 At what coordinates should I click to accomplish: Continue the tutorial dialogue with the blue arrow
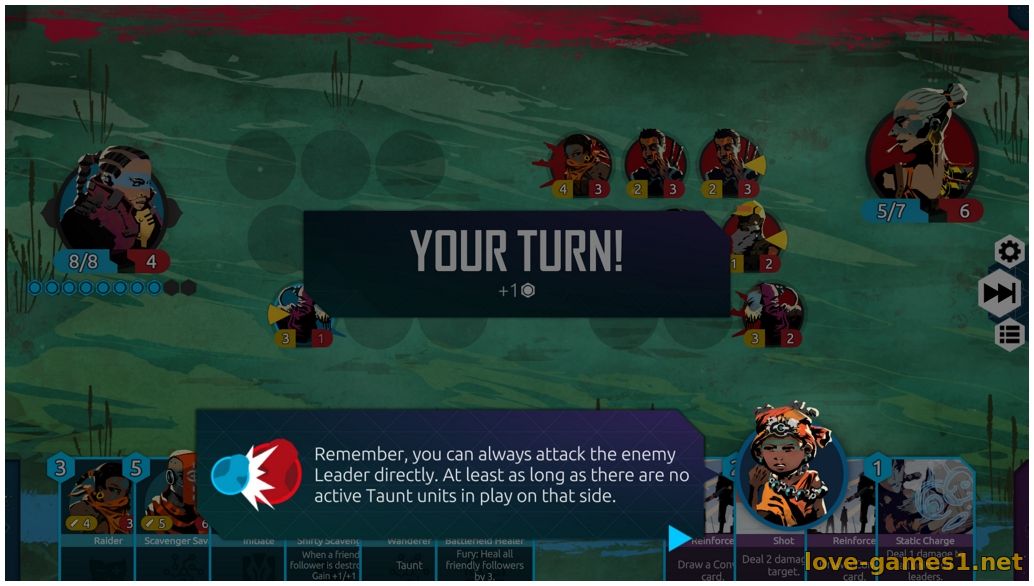pyautogui.click(x=679, y=538)
